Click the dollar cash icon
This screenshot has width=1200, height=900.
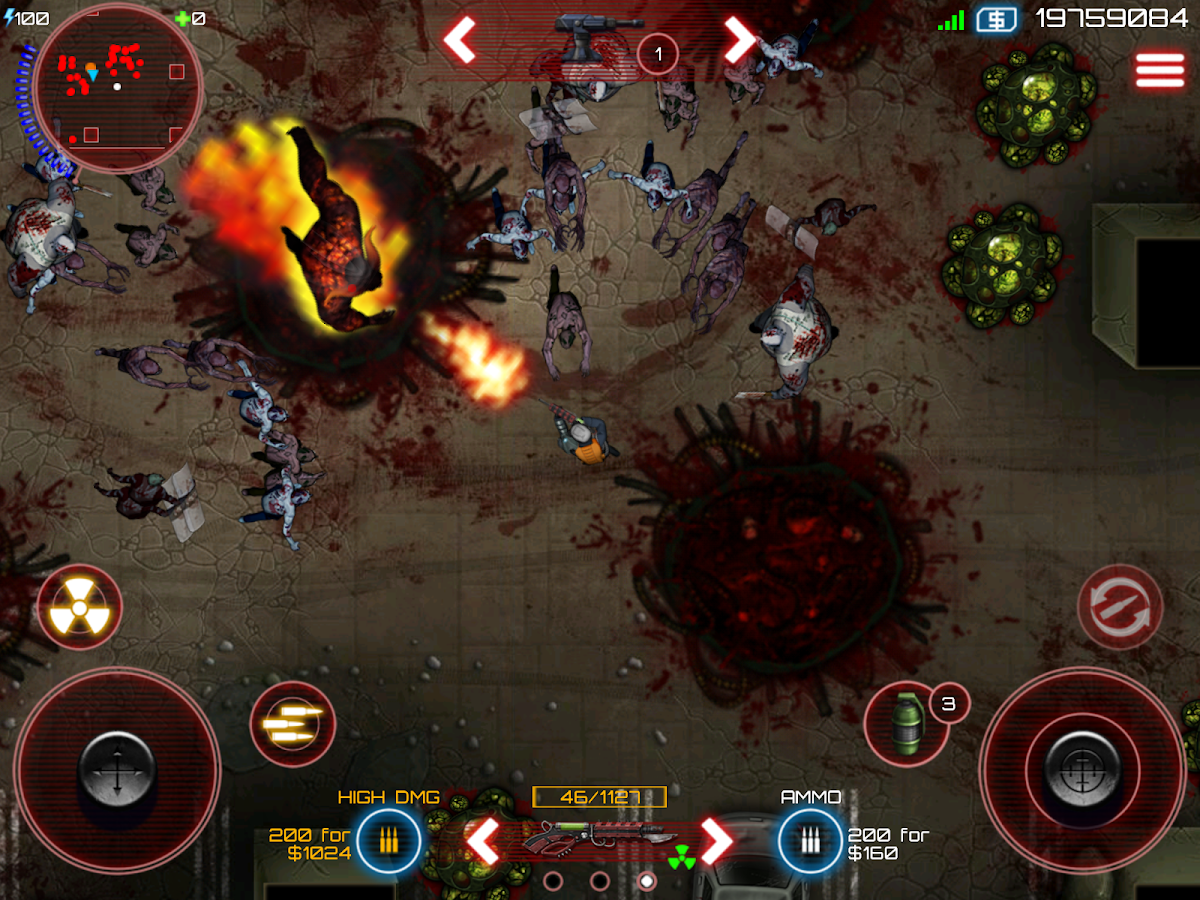pyautogui.click(x=996, y=19)
